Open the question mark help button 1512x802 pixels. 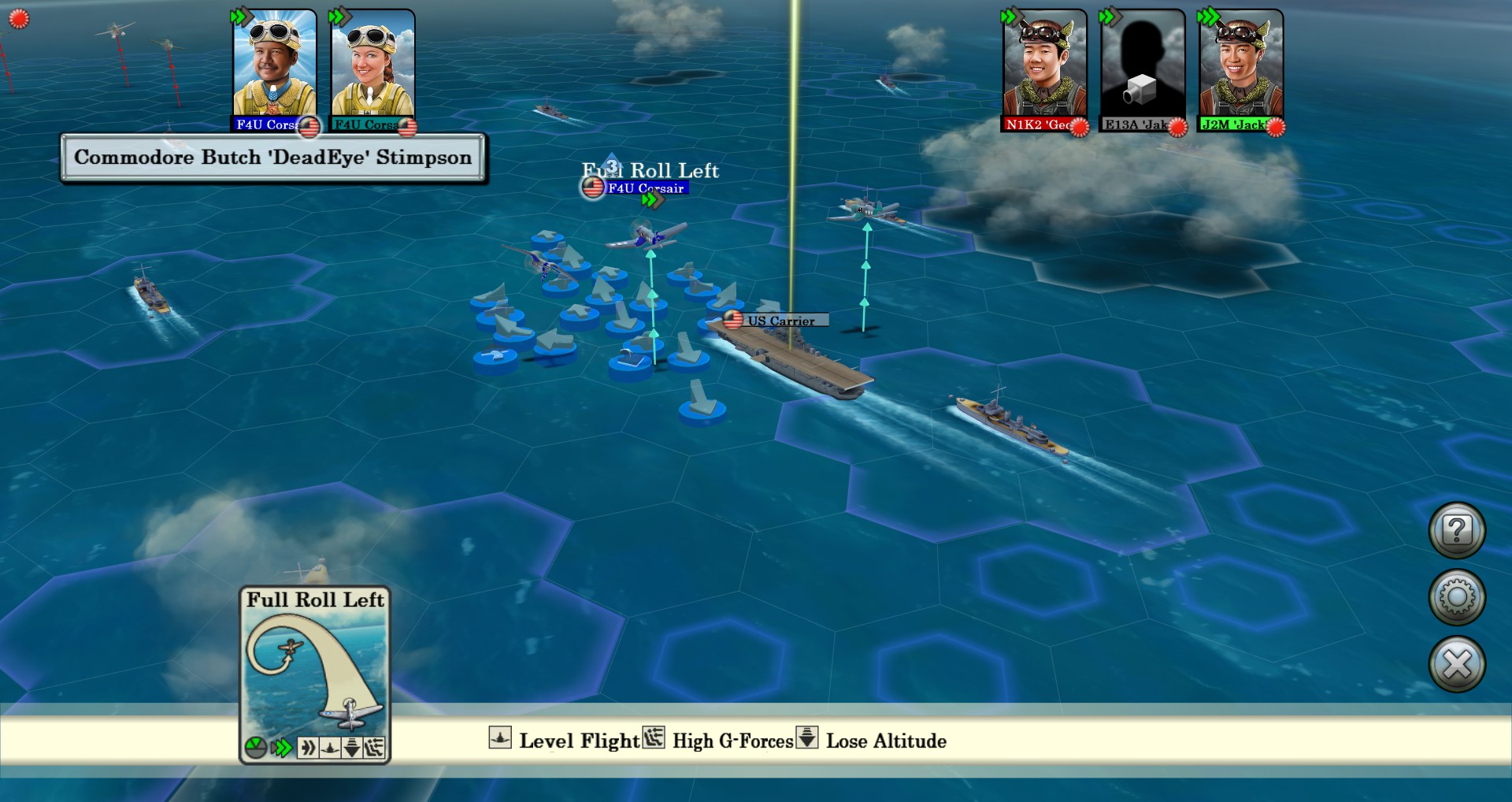click(1457, 530)
